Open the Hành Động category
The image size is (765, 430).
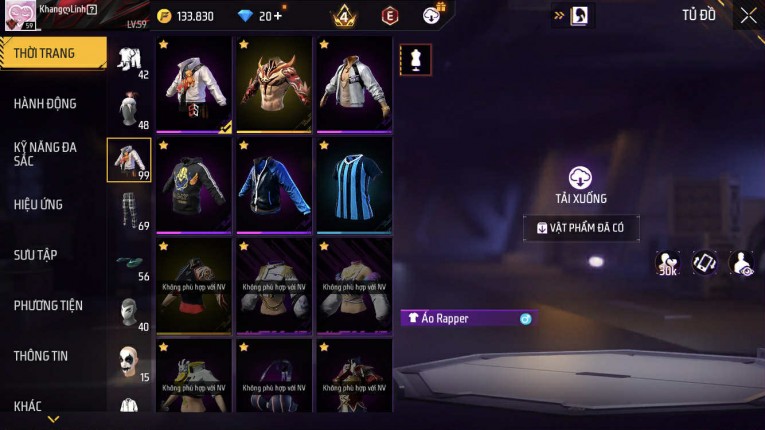click(x=46, y=104)
